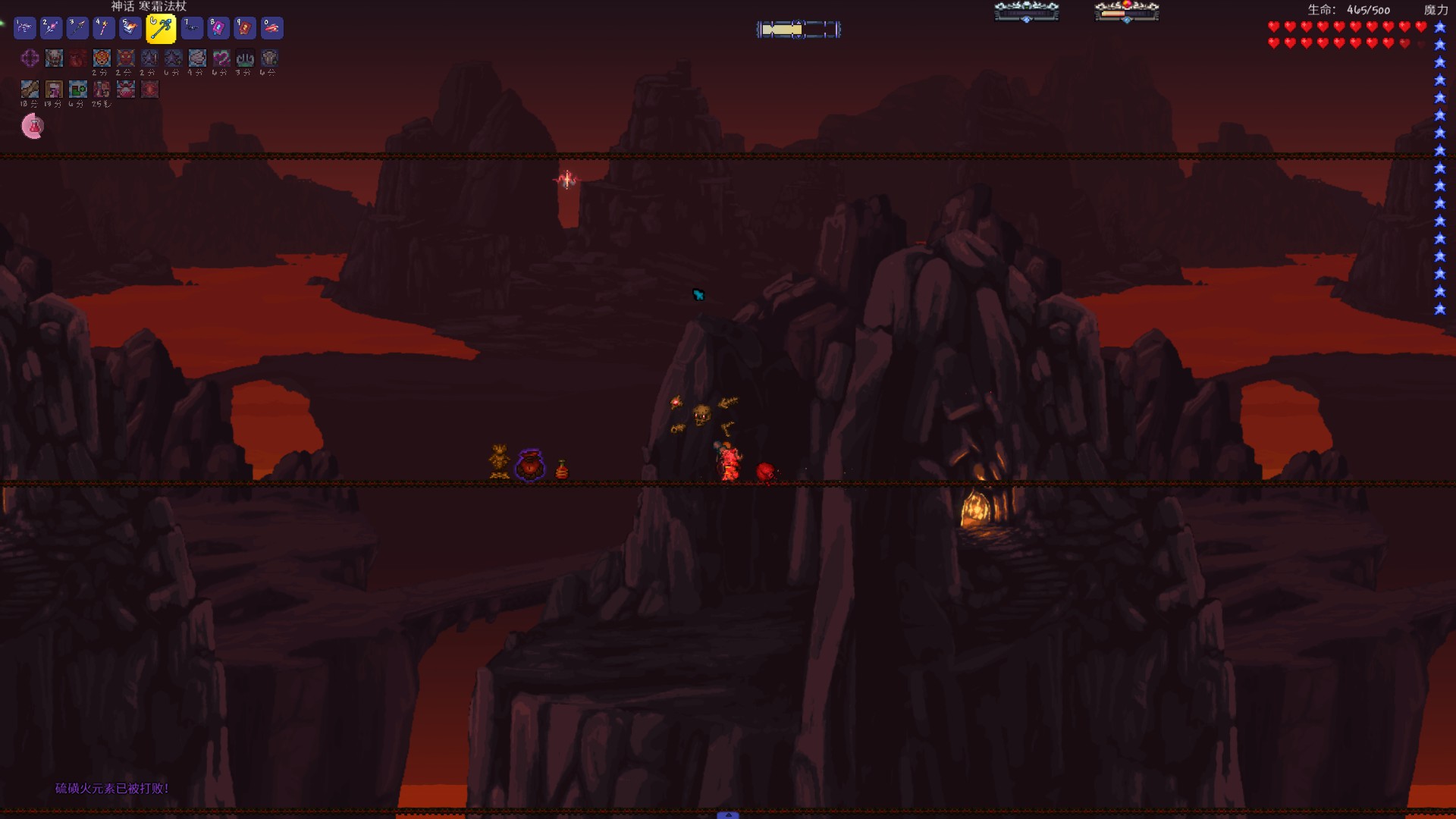
Task: Choose the dark spear in hotbar slot 3
Action: (x=77, y=28)
